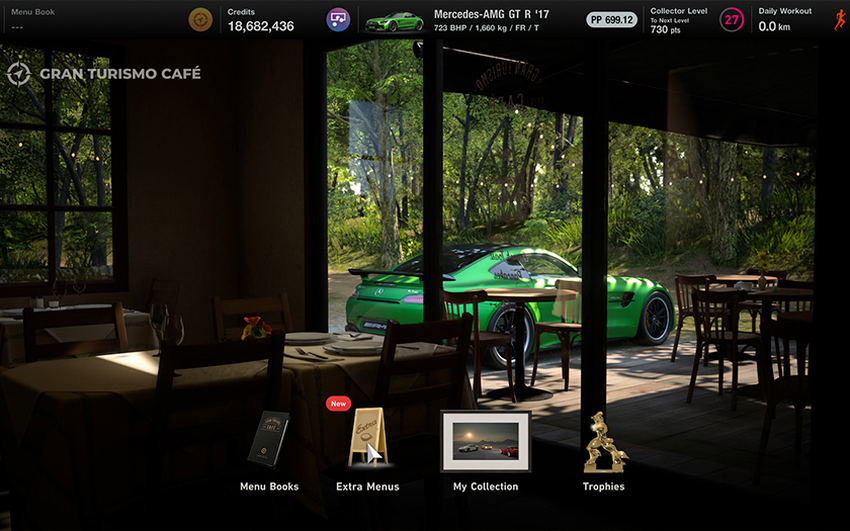
Task: Select the Mercedes-AMG GT R '17 car thumbnail
Action: pos(394,20)
